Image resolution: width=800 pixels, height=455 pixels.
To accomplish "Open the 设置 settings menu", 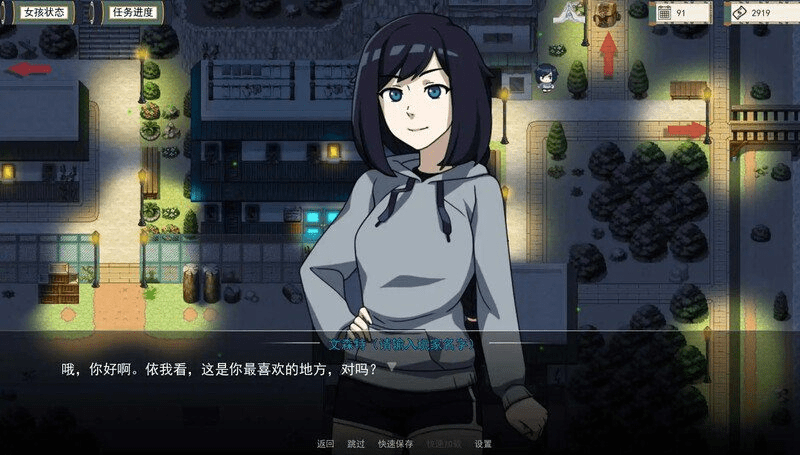I will click(x=483, y=443).
